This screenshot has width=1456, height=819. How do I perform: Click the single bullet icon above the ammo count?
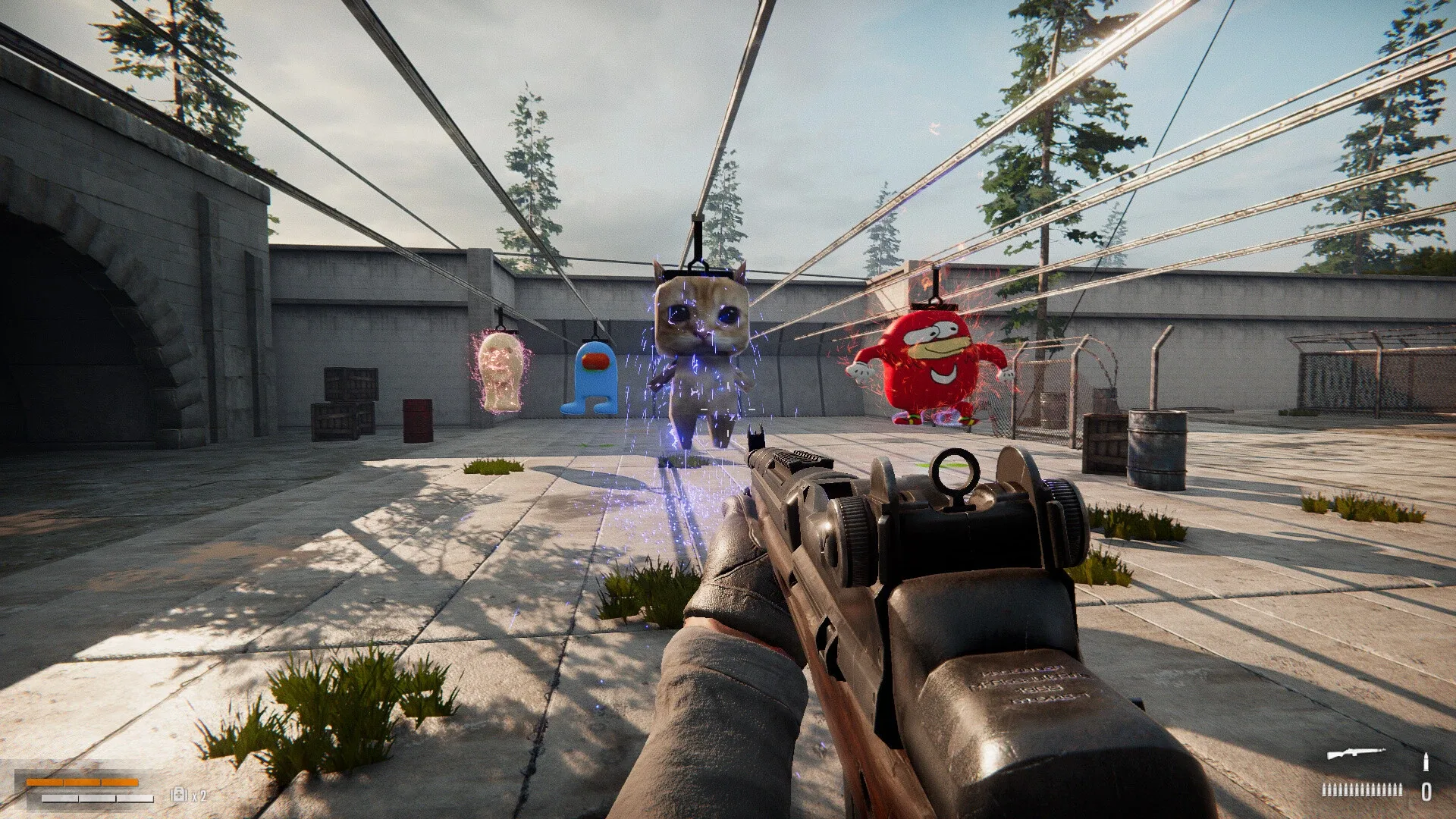pyautogui.click(x=1426, y=762)
